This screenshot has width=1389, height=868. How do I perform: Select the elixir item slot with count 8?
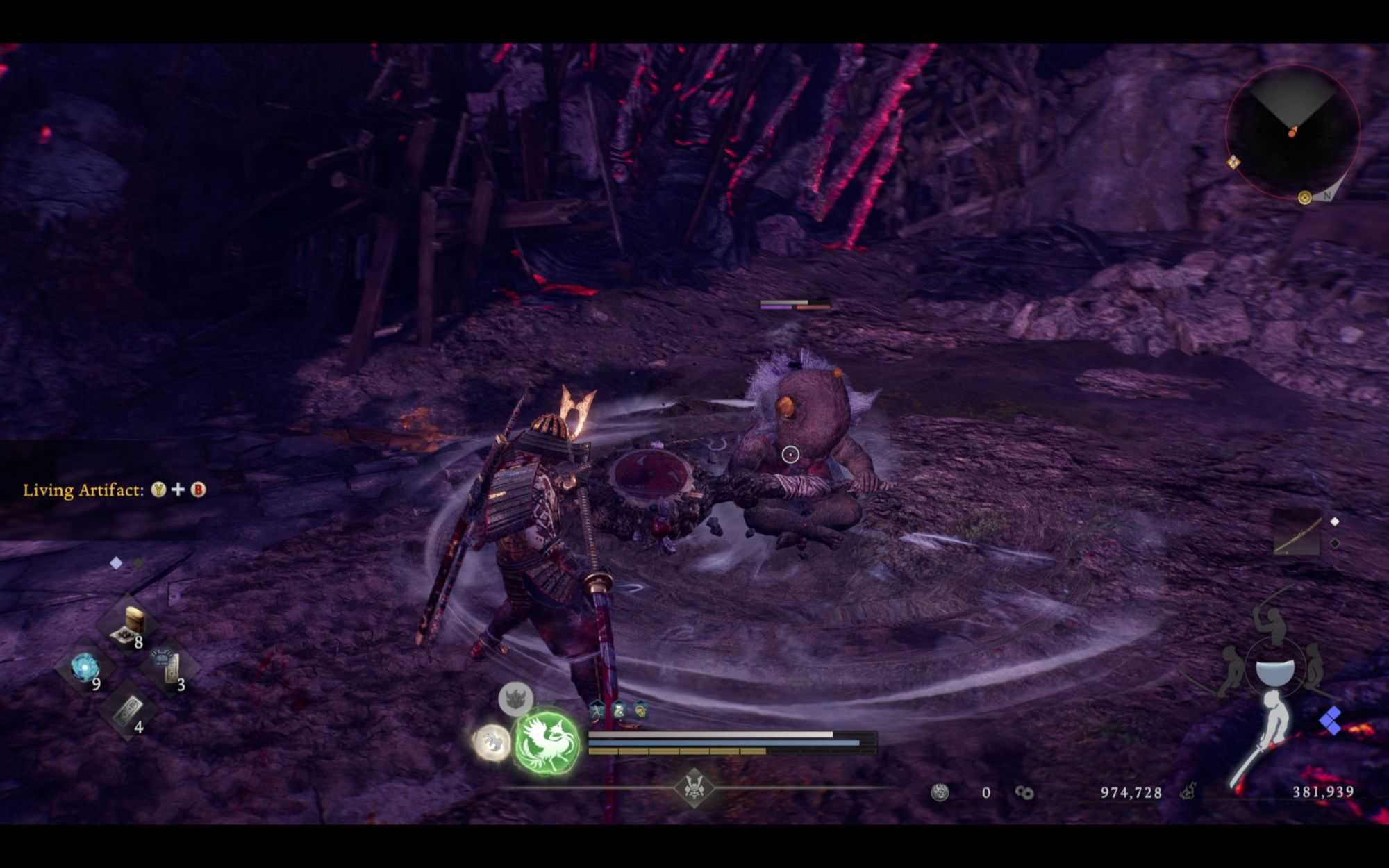[128, 625]
